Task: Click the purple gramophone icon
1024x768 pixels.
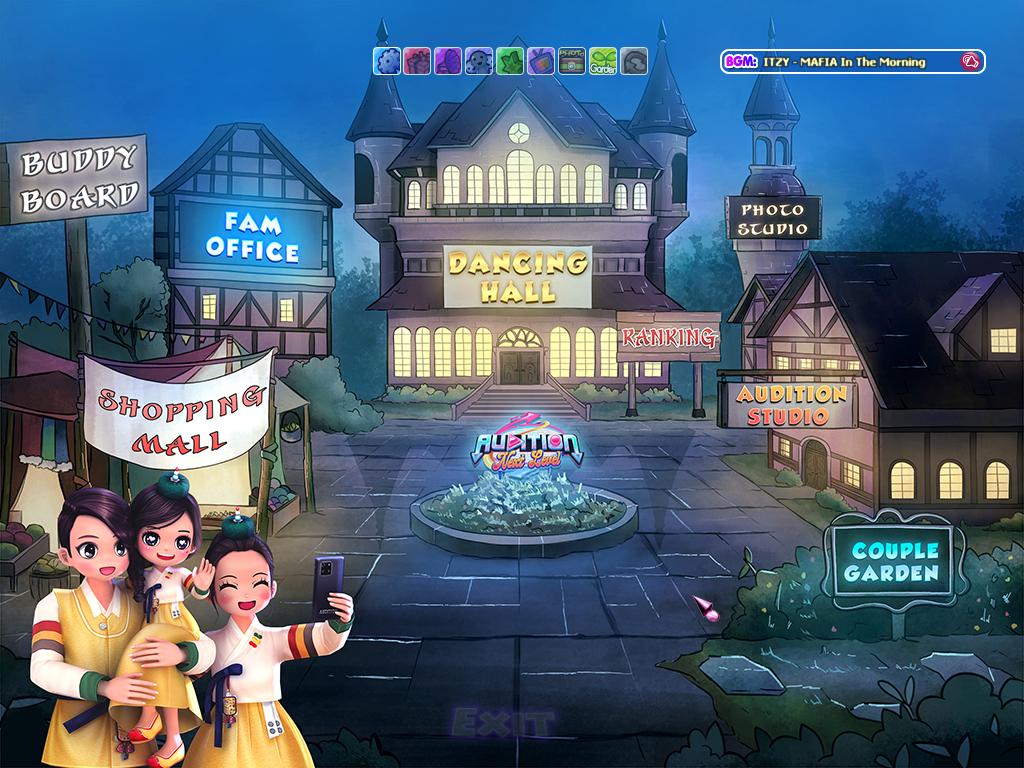Action: point(449,61)
